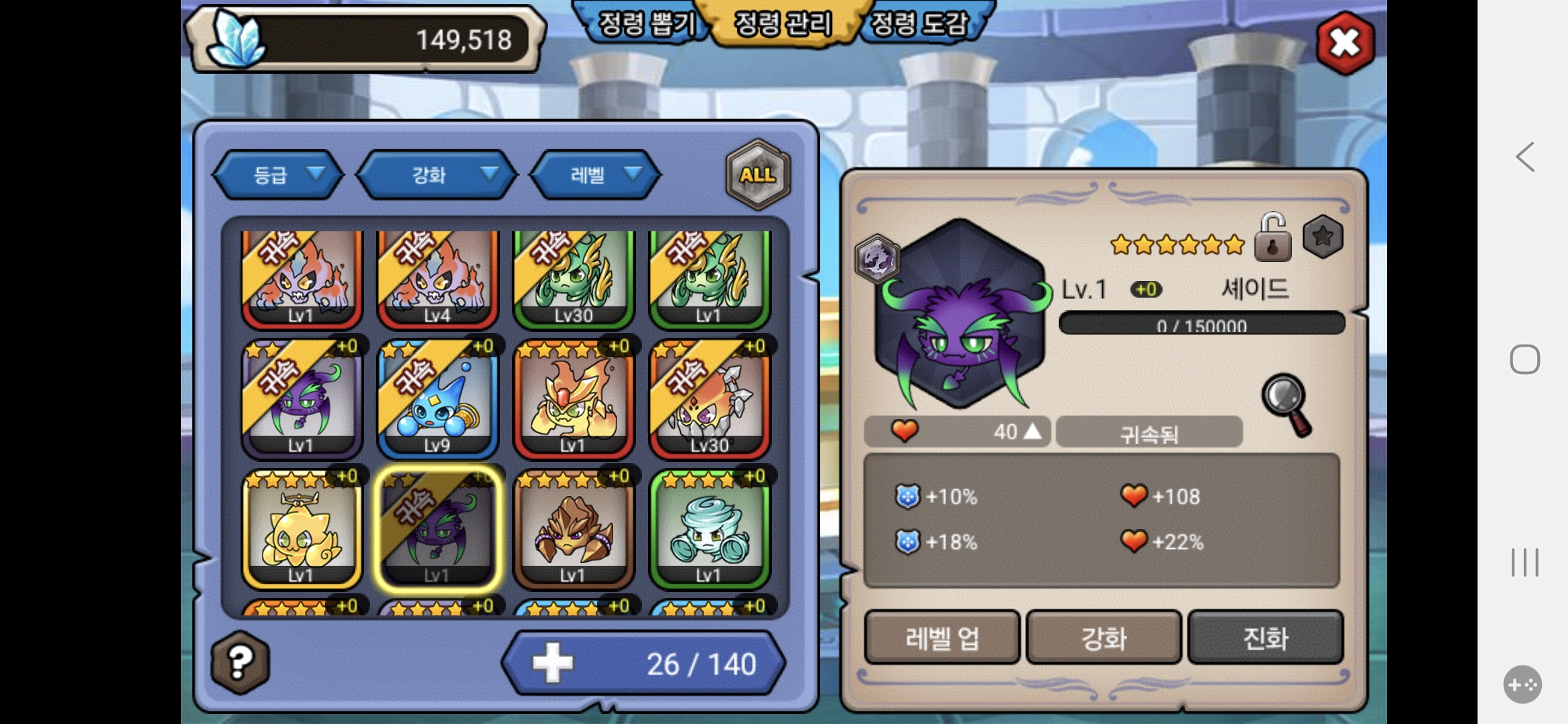Toggle the ALL filter hexagon
The width and height of the screenshot is (1568, 724).
coord(758,175)
